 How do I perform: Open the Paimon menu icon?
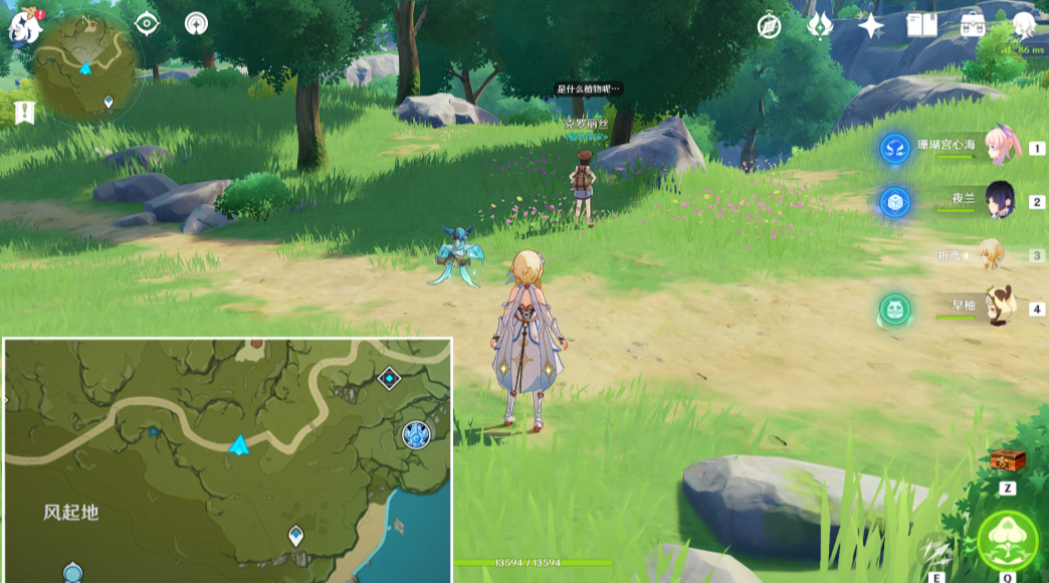pos(25,25)
